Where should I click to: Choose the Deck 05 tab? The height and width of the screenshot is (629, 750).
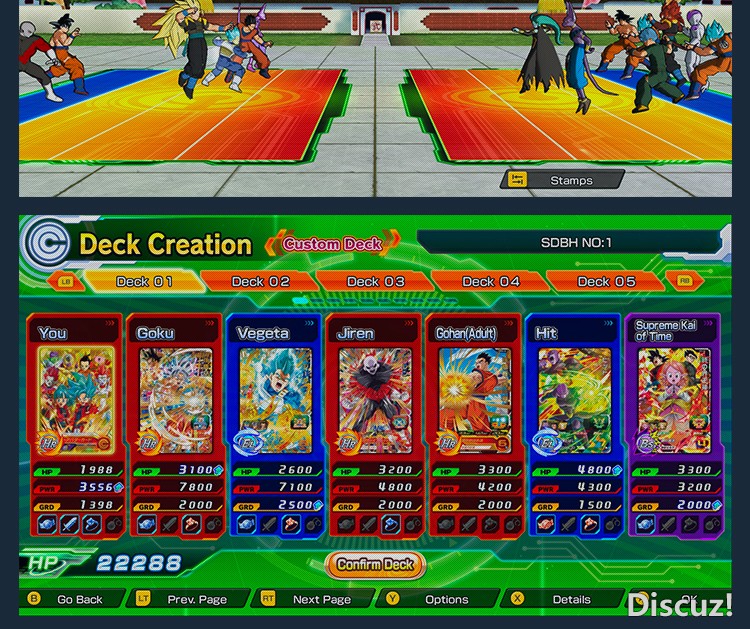tap(606, 282)
